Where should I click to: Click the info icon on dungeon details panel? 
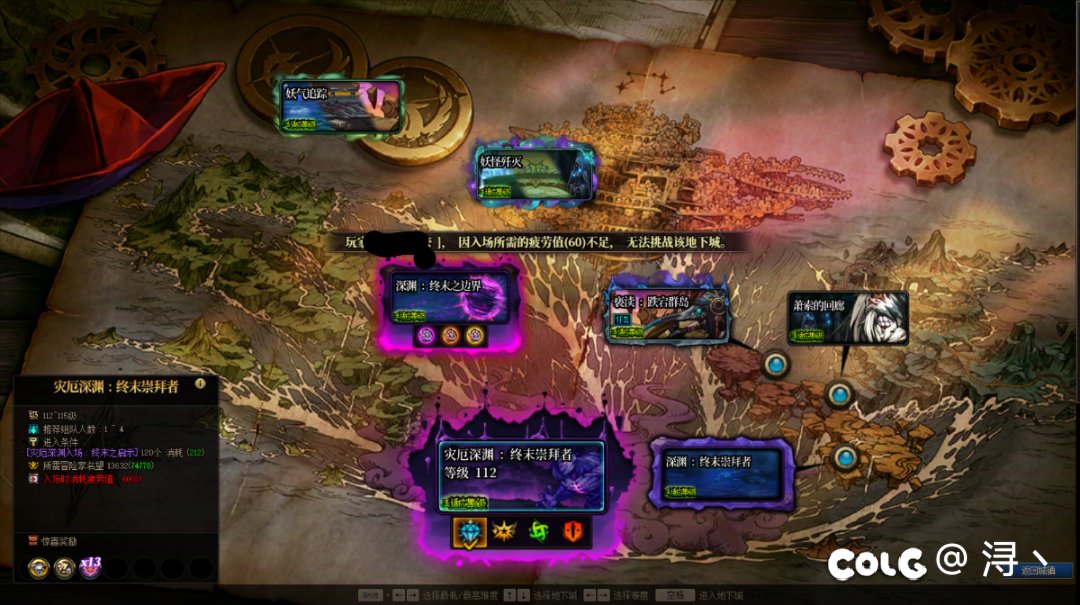pos(200,383)
